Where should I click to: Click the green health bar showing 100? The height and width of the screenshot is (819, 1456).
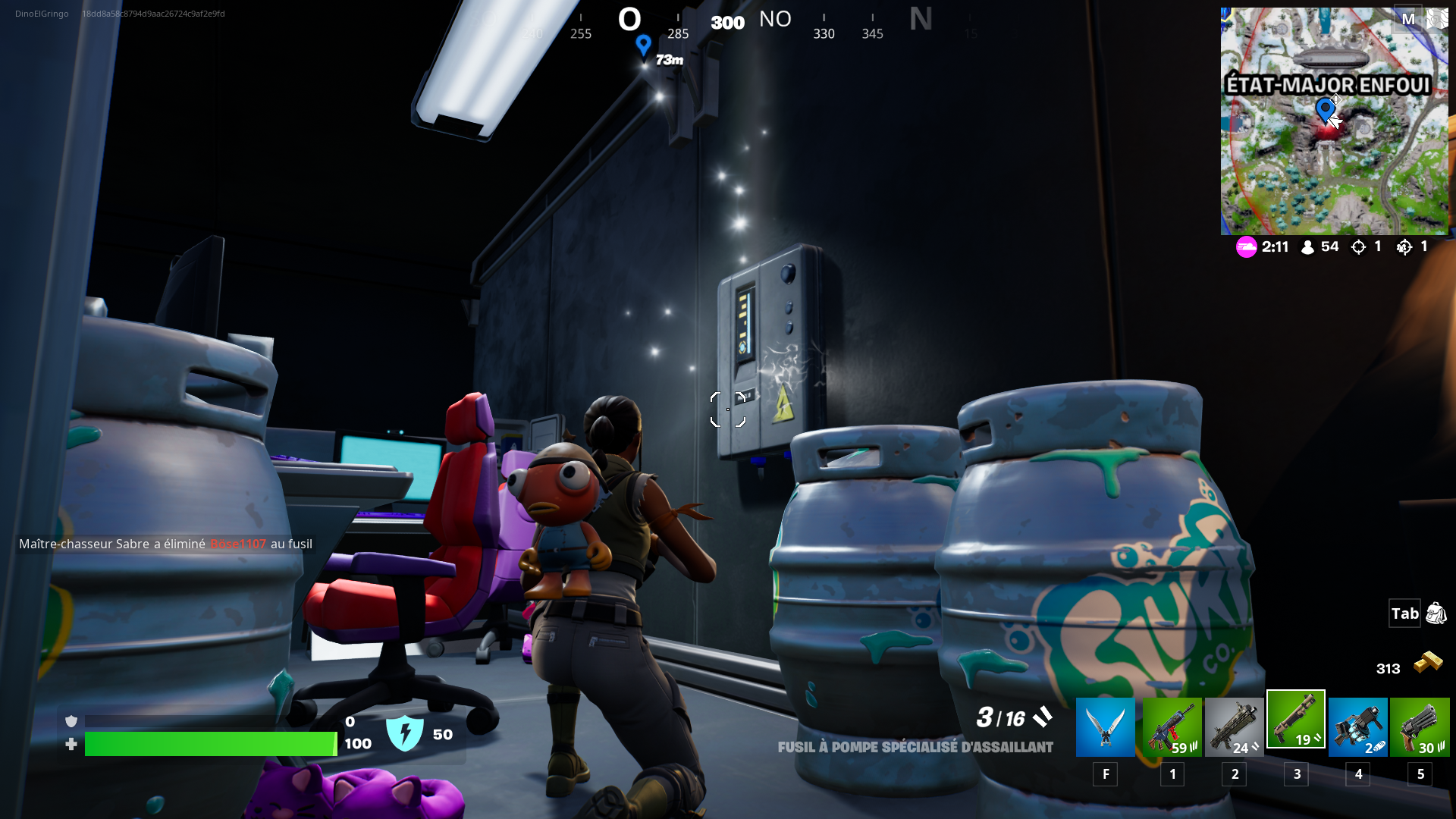tap(211, 744)
